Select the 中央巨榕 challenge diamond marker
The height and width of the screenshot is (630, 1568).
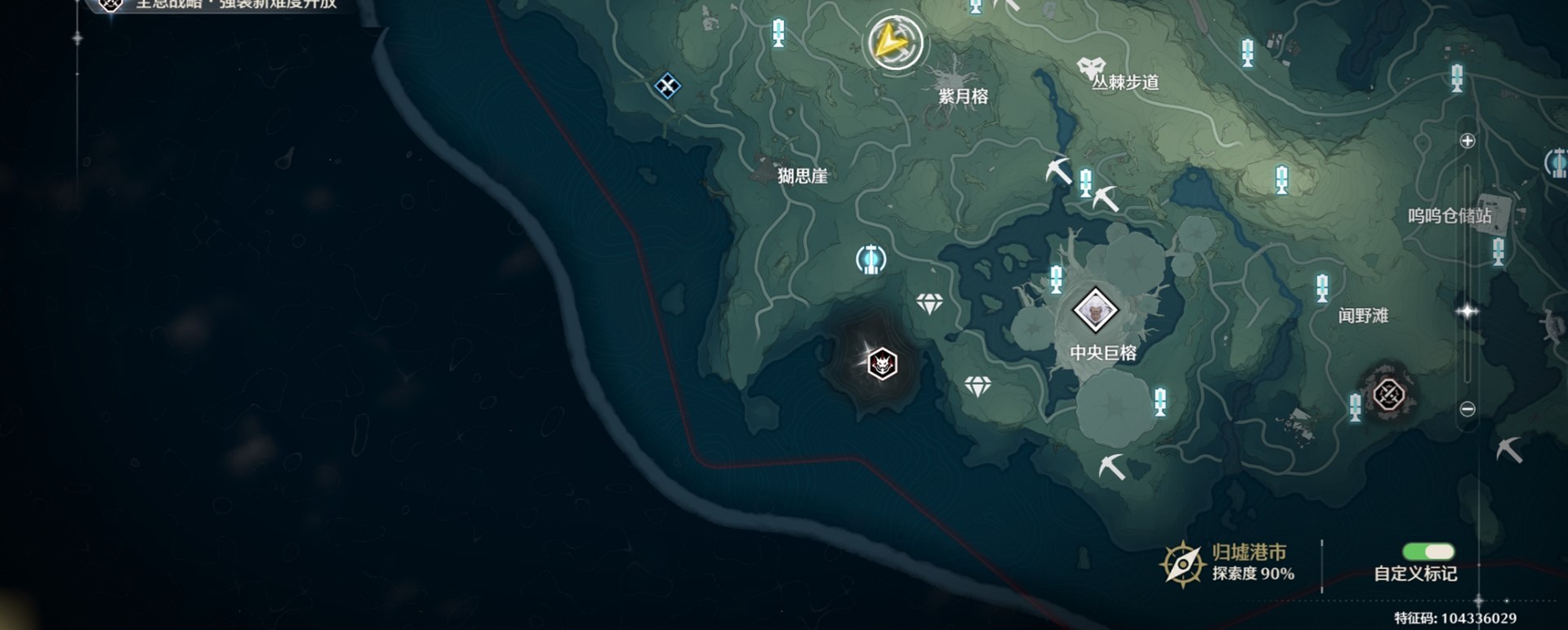[x=1094, y=310]
